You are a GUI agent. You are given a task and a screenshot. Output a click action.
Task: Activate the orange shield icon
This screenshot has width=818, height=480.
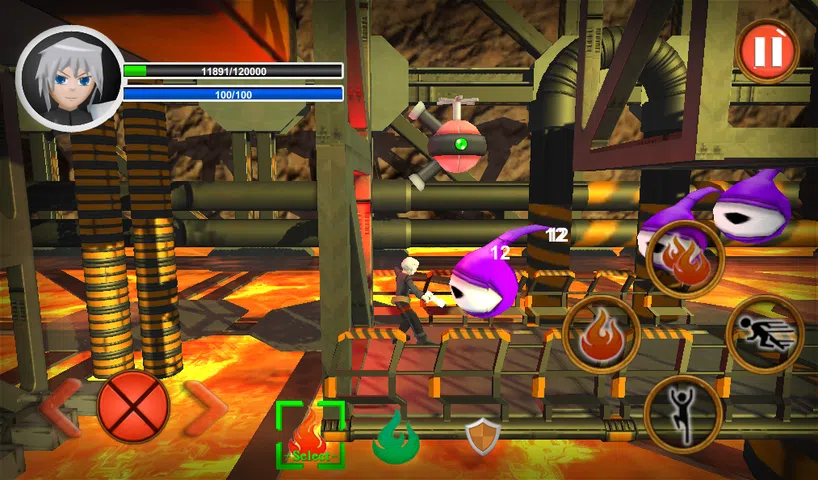[483, 436]
